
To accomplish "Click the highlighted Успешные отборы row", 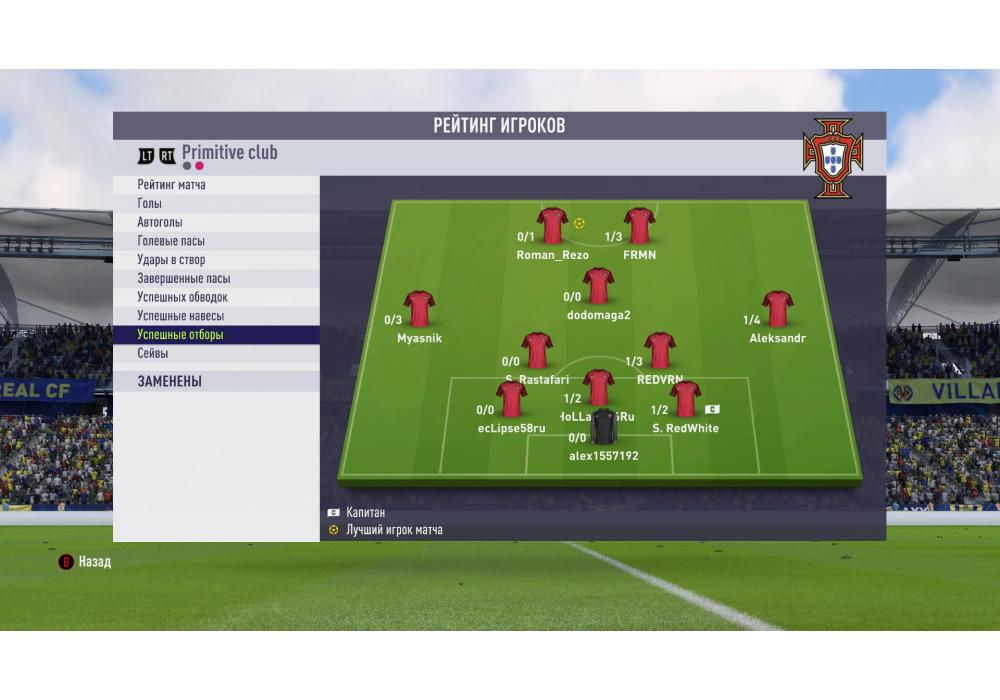I will 216,335.
